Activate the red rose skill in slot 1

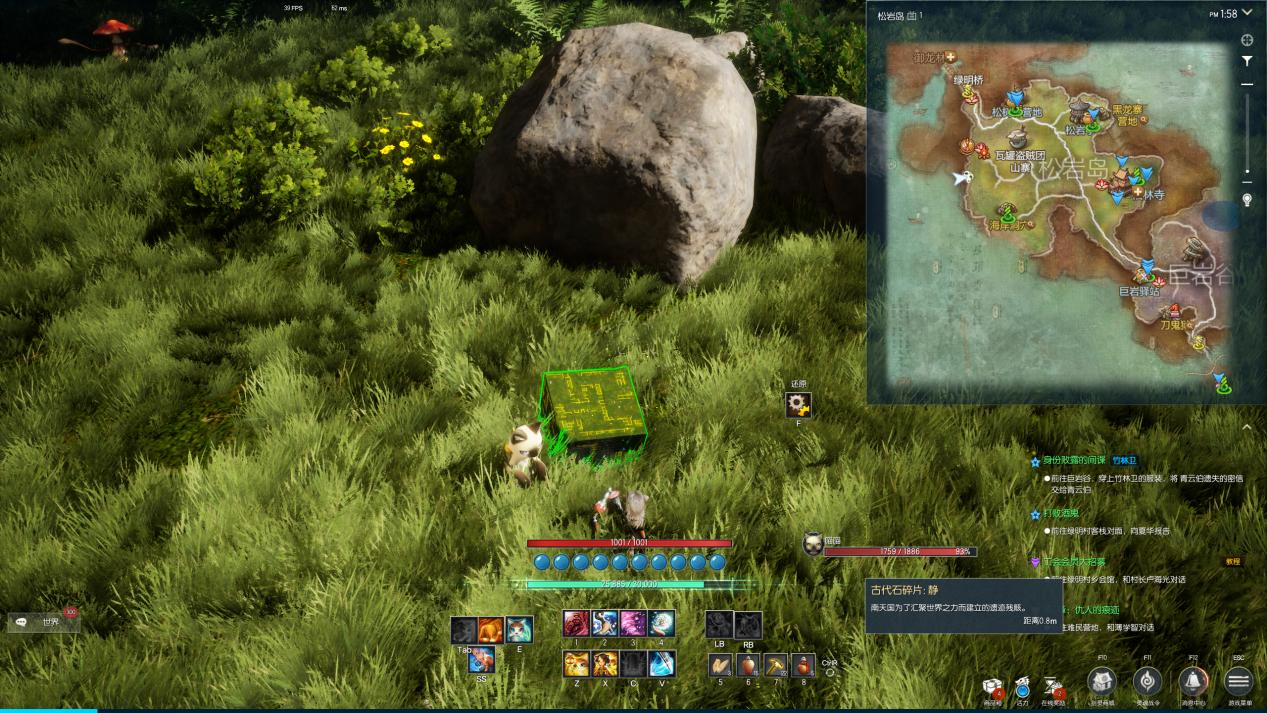click(576, 624)
